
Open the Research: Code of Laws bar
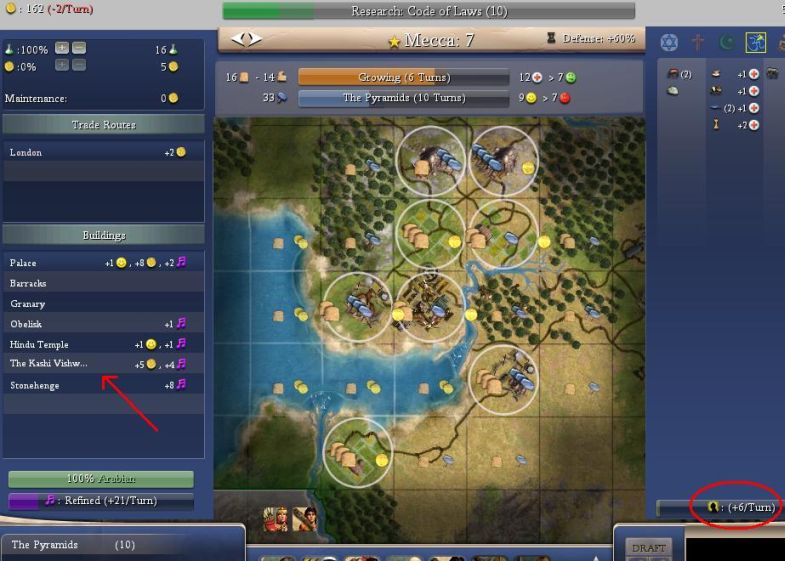point(428,11)
